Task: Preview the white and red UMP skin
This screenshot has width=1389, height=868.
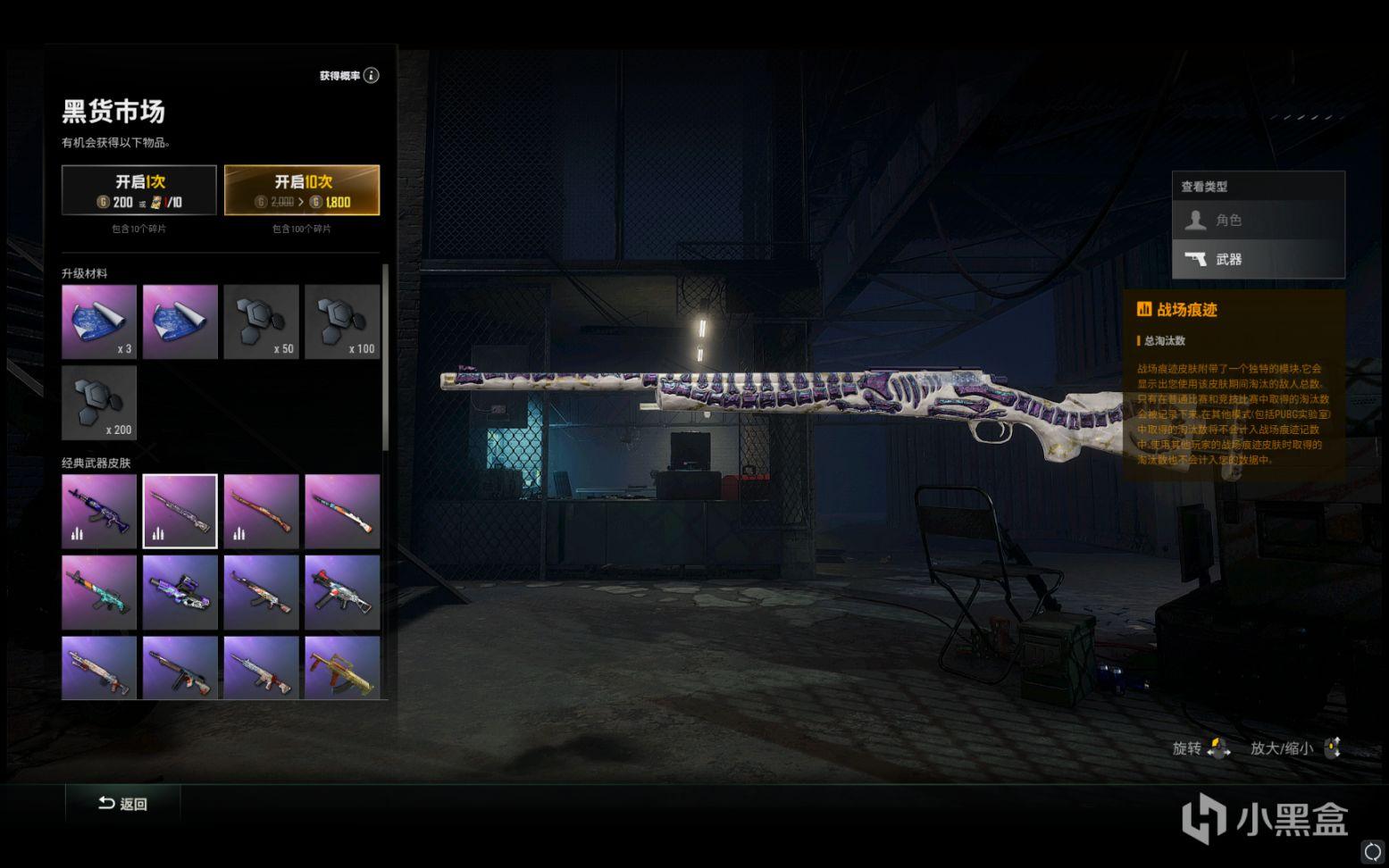Action: (342, 592)
